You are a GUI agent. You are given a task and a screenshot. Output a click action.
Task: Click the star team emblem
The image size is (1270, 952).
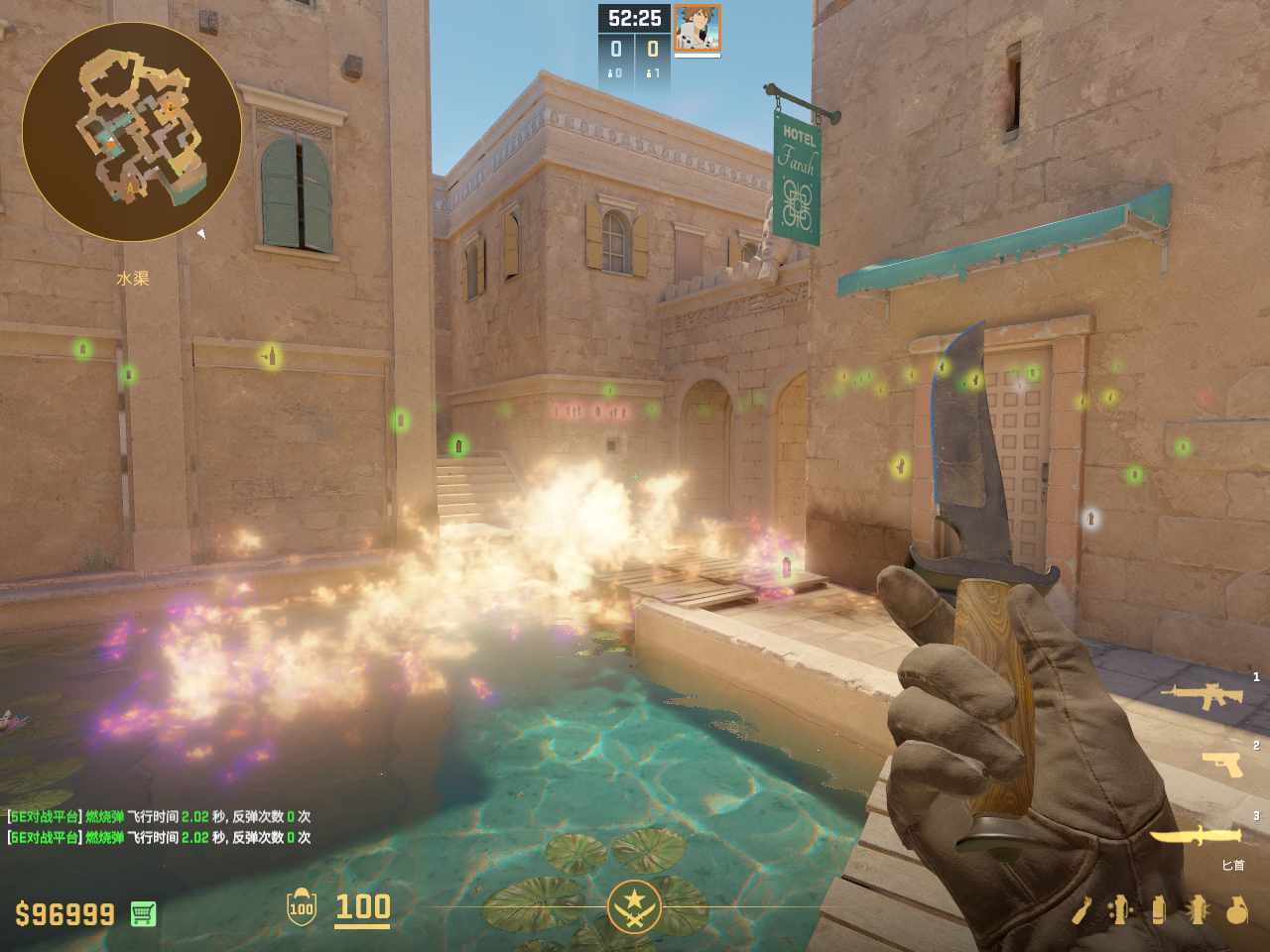click(634, 905)
